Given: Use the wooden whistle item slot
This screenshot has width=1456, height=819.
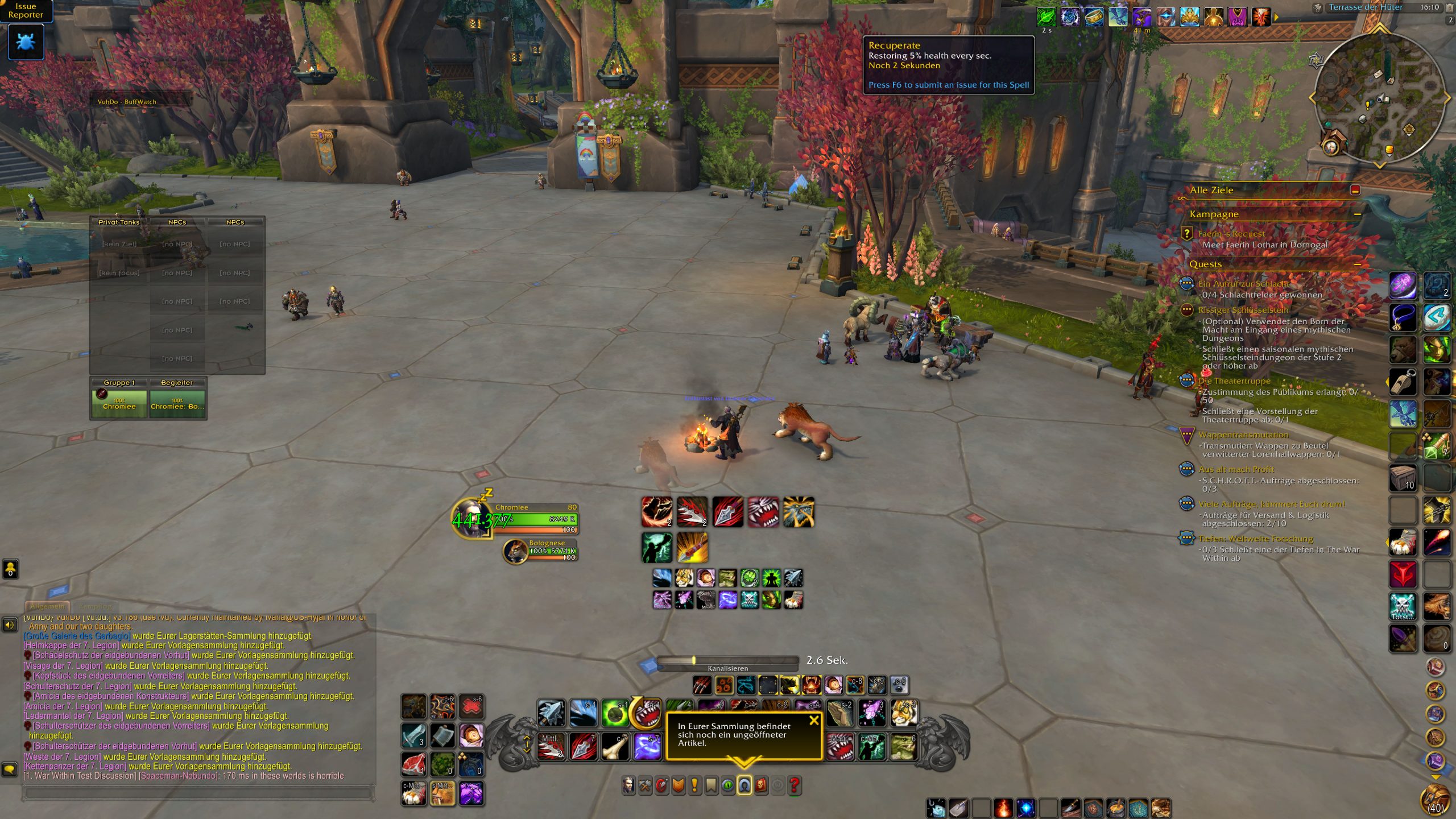Looking at the screenshot, I should 1403,382.
